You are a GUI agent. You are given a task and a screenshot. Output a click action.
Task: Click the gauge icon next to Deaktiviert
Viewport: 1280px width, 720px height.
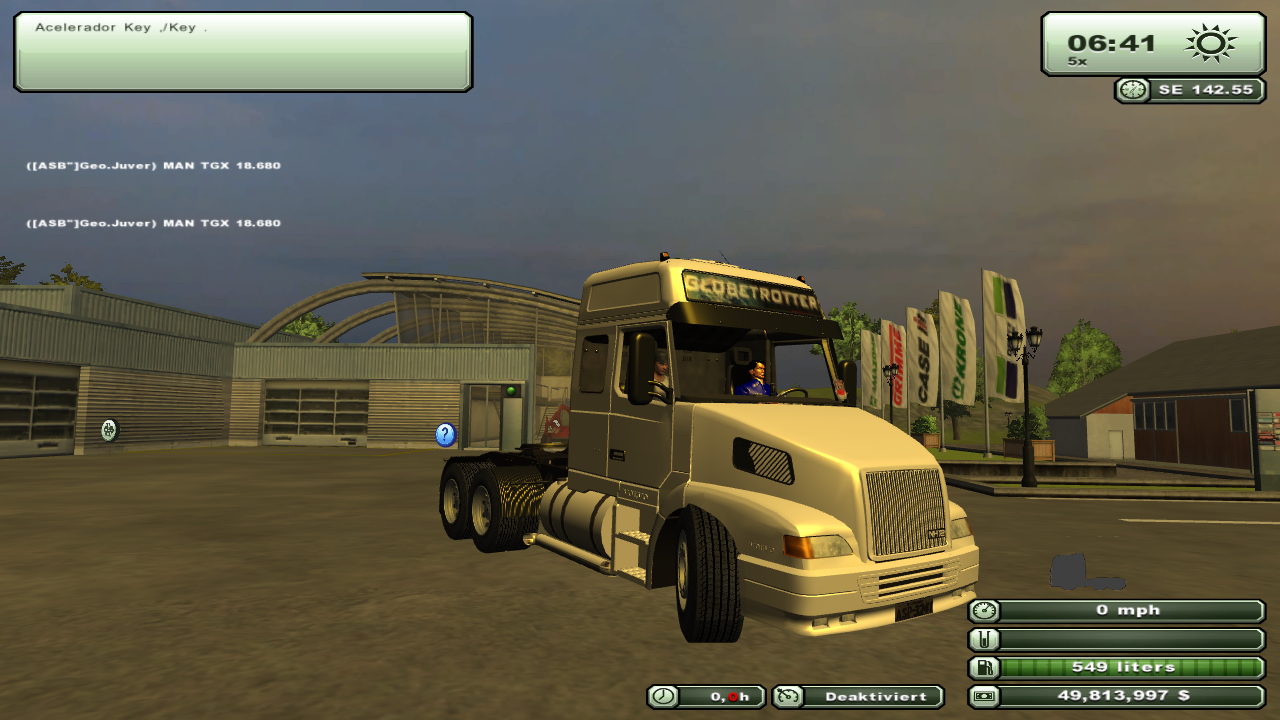[789, 696]
